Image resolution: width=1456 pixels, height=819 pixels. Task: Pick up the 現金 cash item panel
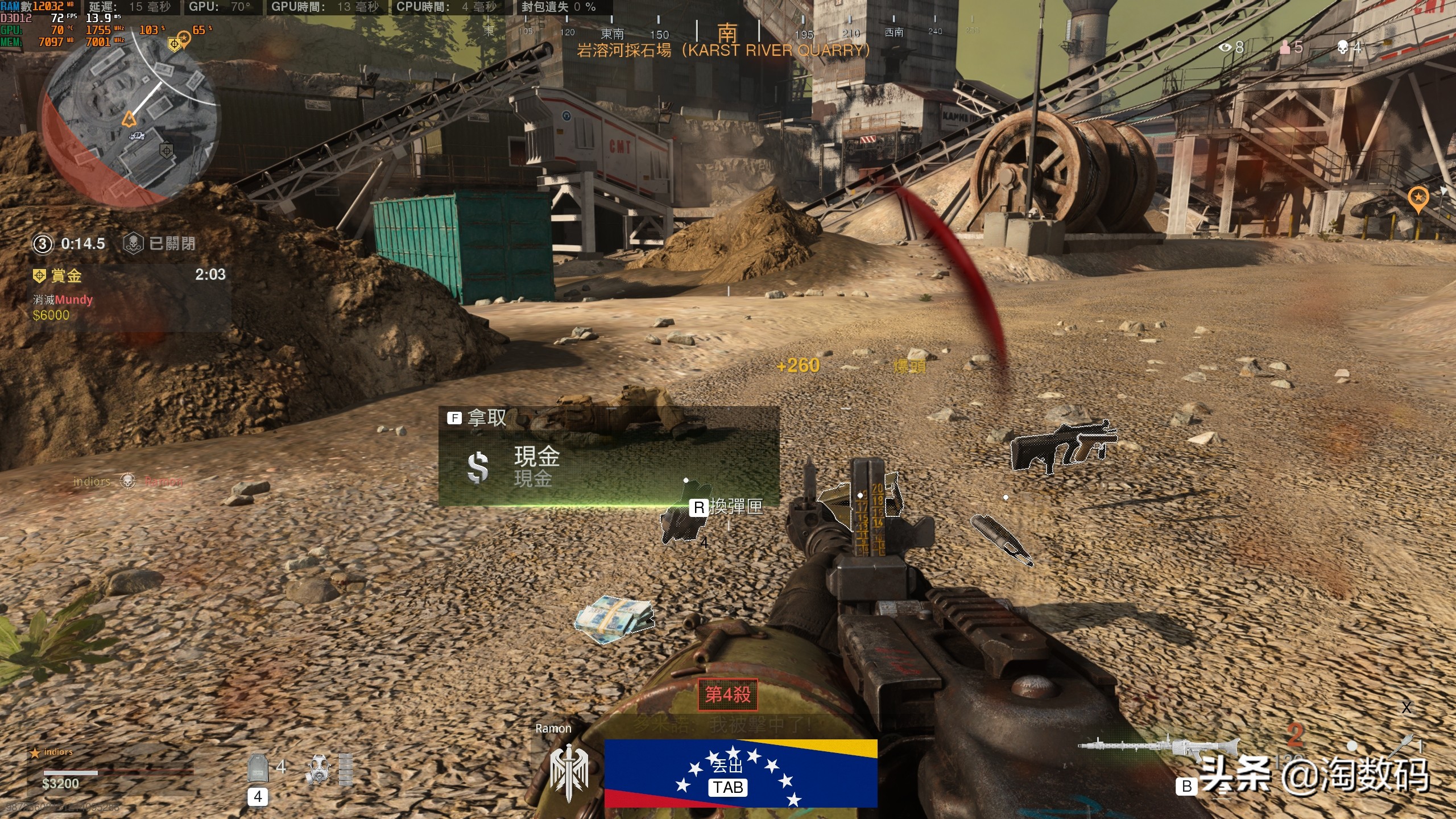(x=609, y=456)
